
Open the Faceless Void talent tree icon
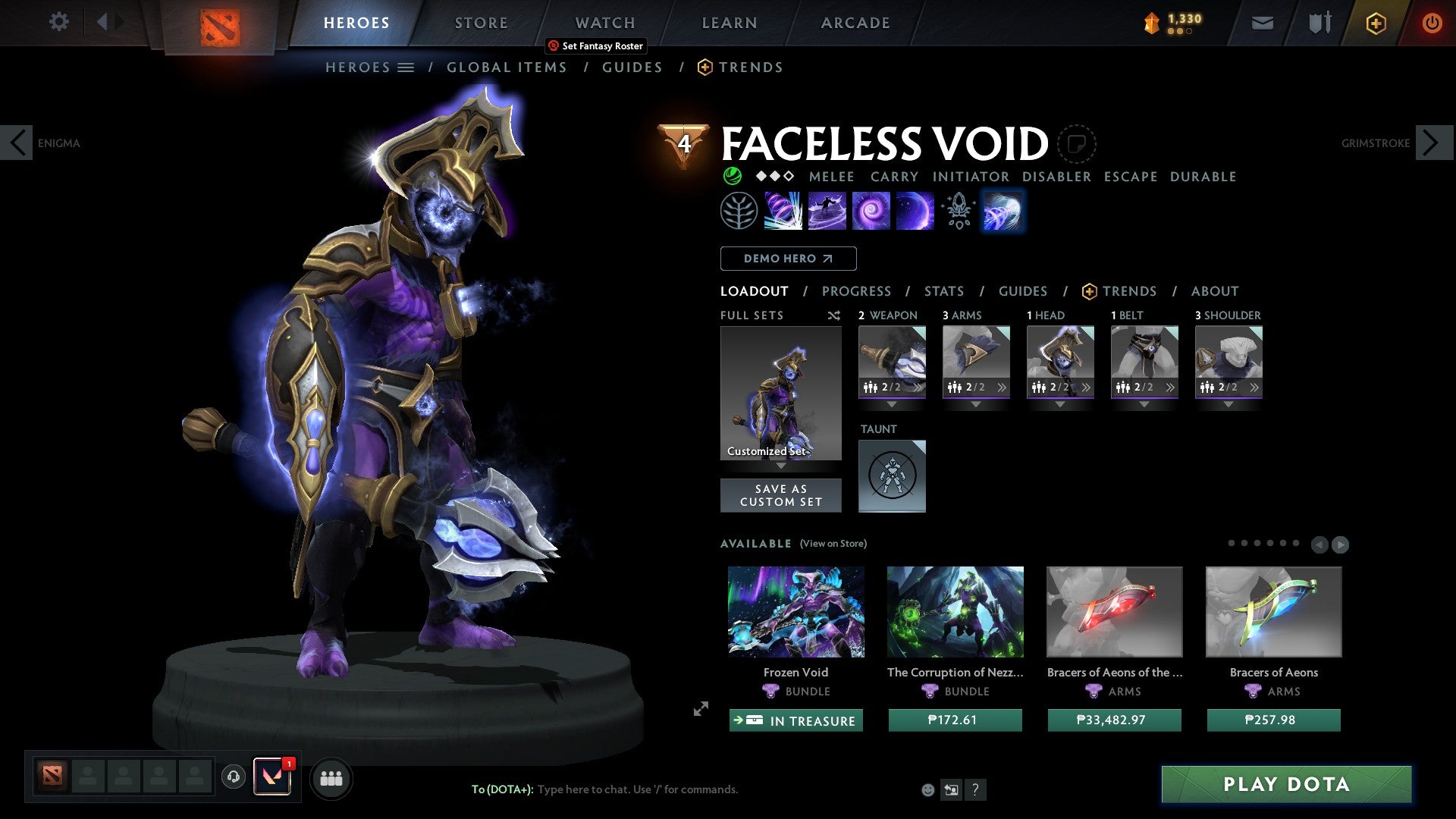coord(739,210)
